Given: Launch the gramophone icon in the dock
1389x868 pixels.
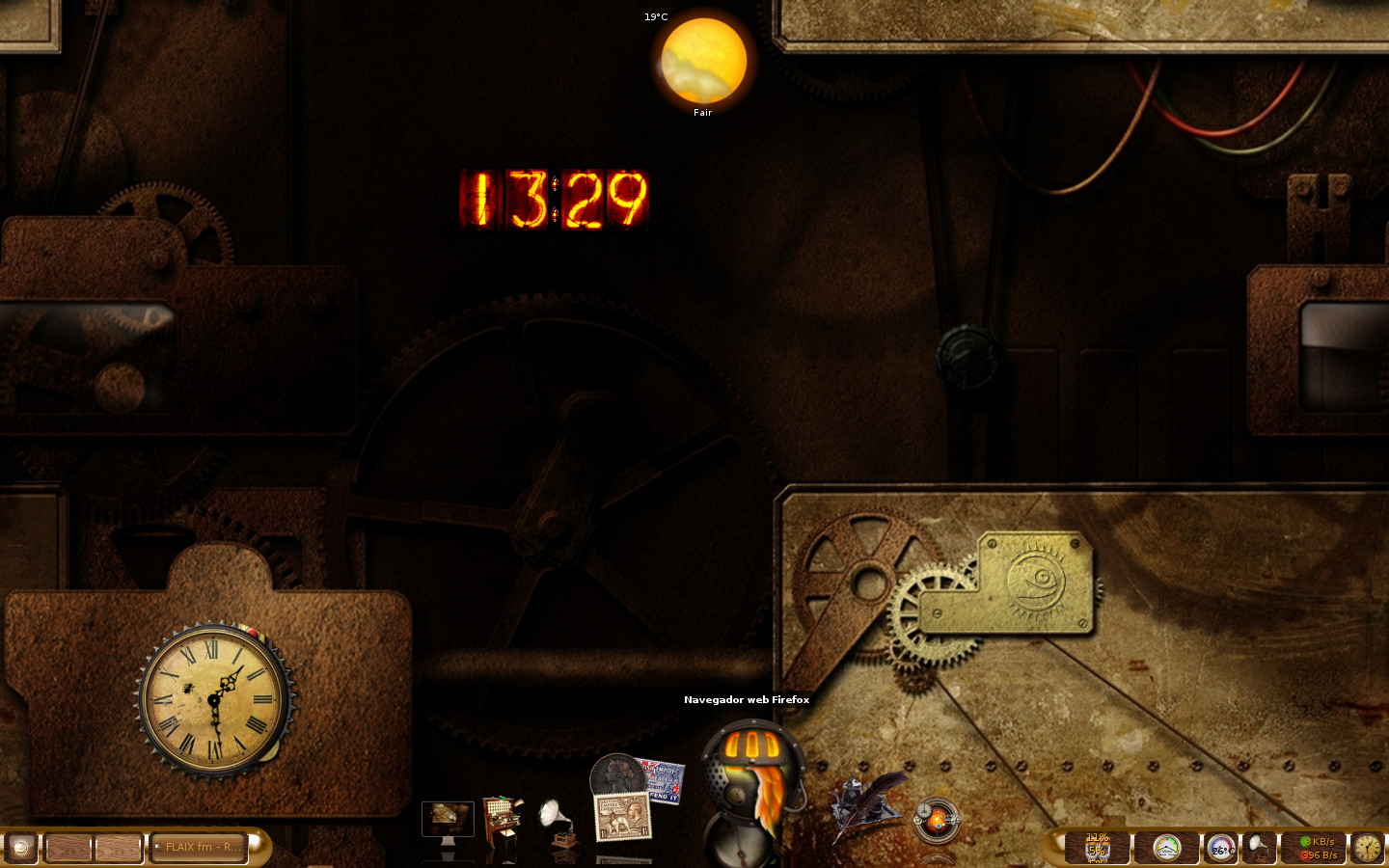Looking at the screenshot, I should click(559, 823).
